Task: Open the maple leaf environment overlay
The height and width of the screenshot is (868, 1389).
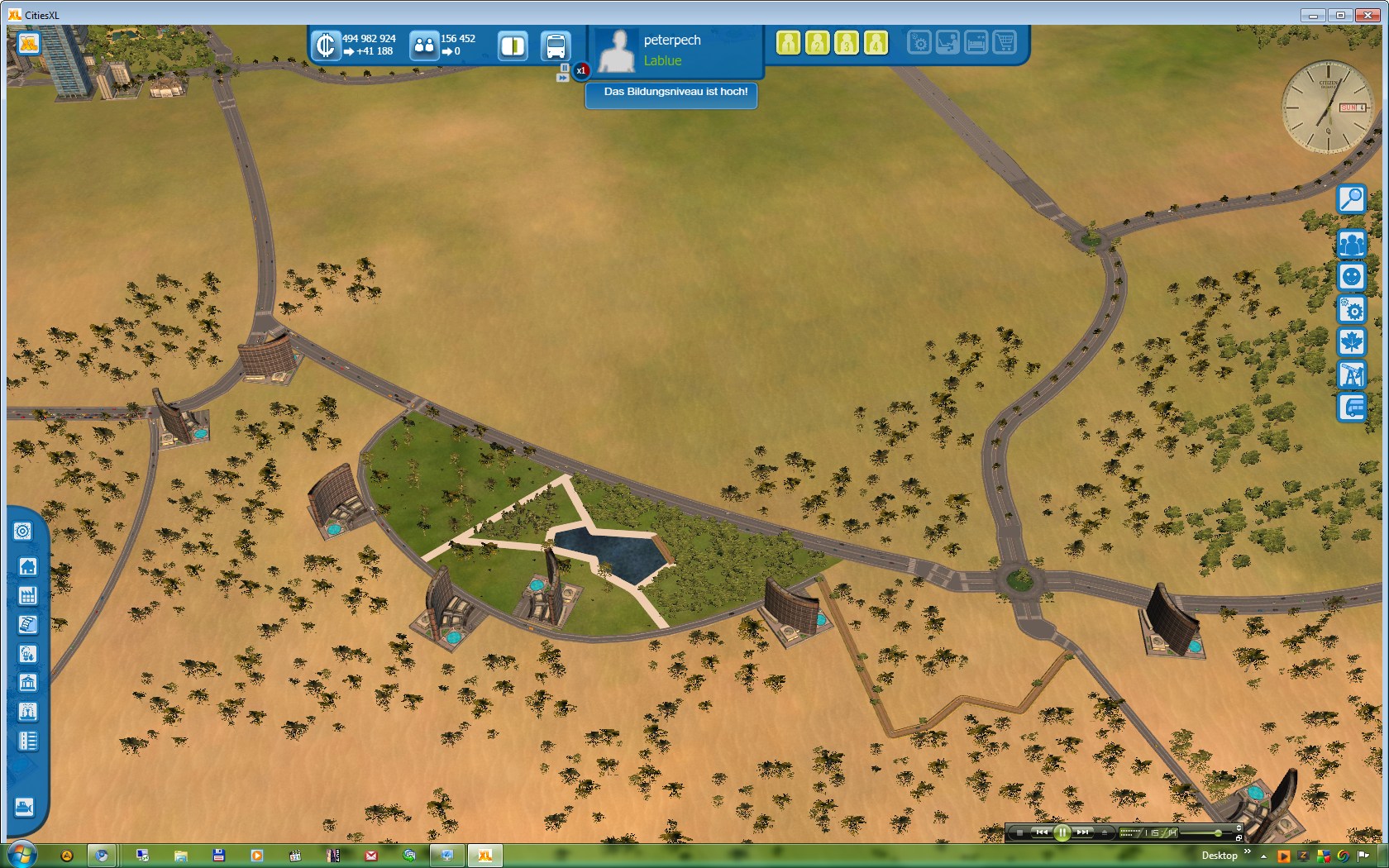Action: click(1351, 342)
